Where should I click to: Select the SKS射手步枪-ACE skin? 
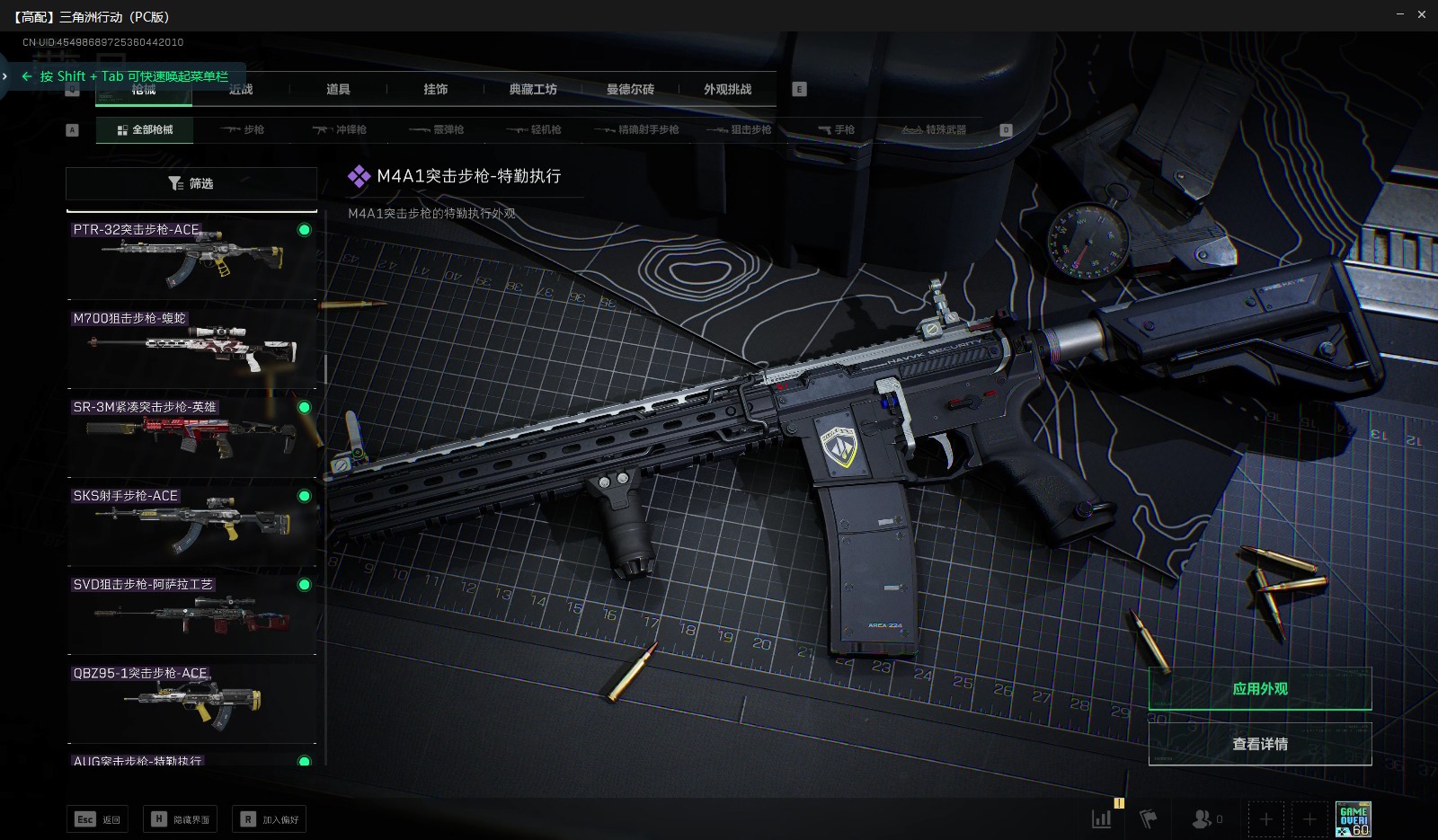pyautogui.click(x=191, y=523)
